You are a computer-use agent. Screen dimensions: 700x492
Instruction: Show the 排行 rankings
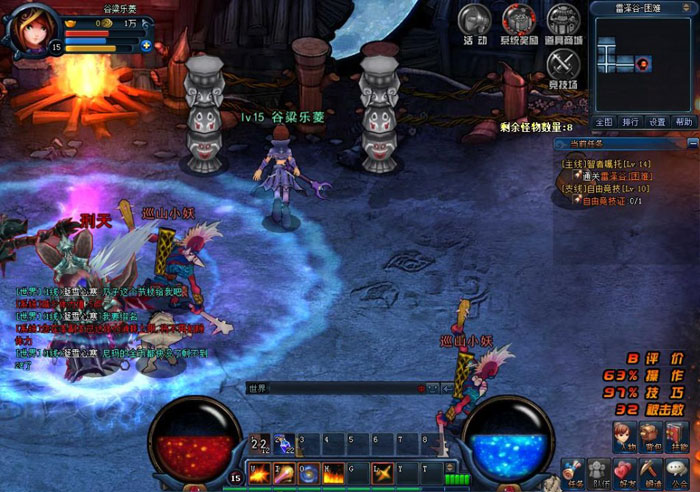coord(630,122)
